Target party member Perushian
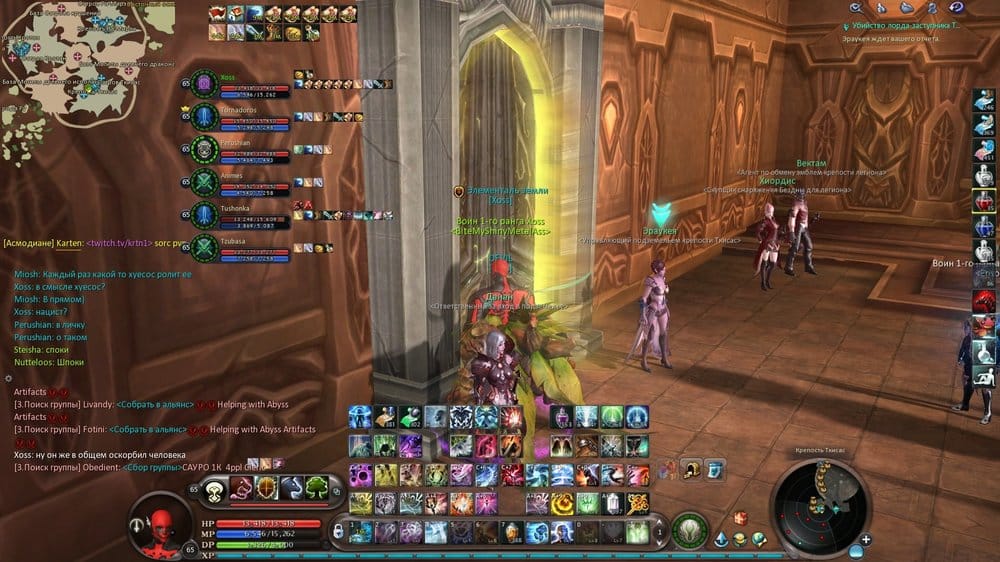Screen dimensions: 1000x562 click(240, 151)
